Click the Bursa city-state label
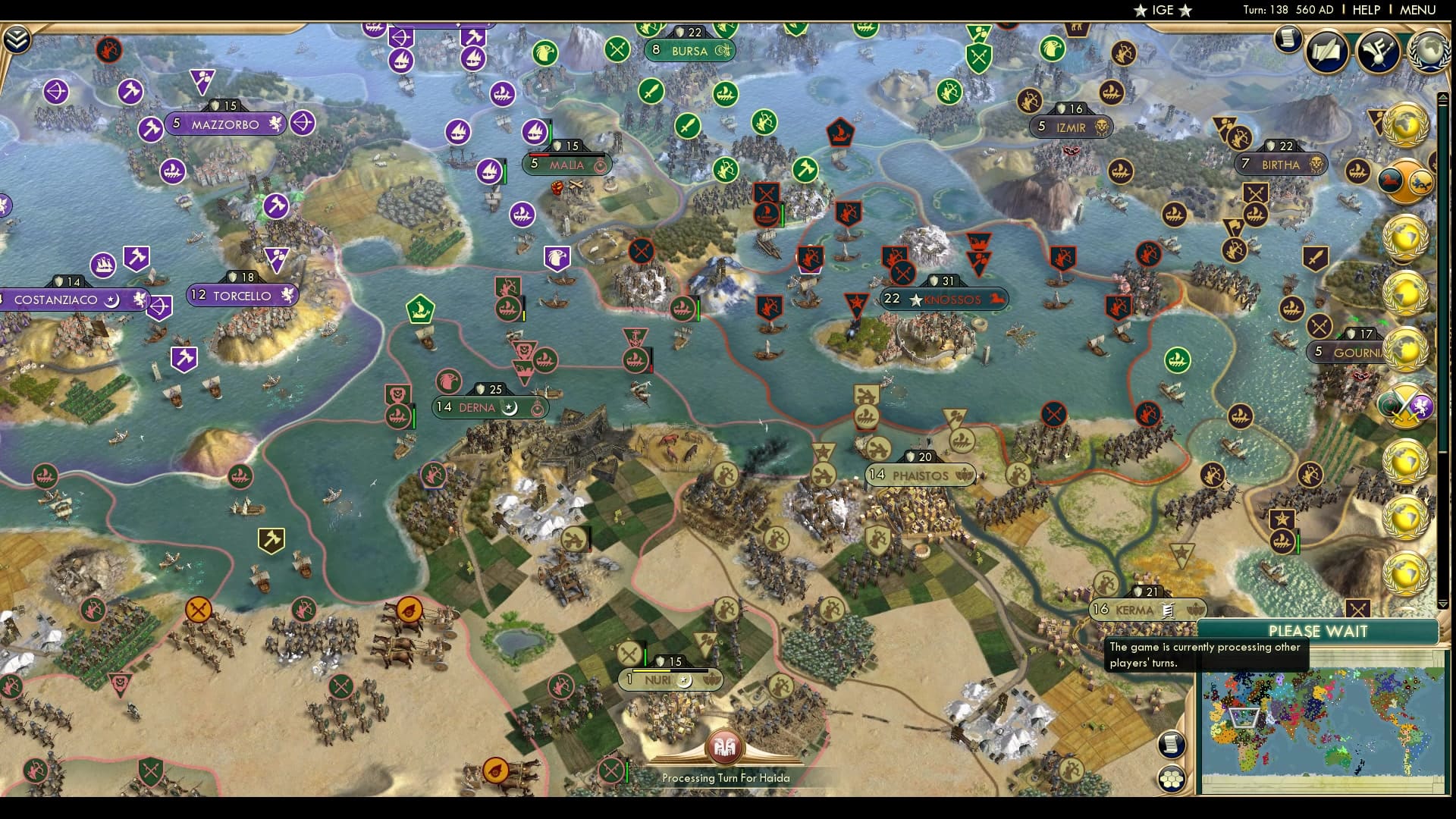 pyautogui.click(x=689, y=52)
